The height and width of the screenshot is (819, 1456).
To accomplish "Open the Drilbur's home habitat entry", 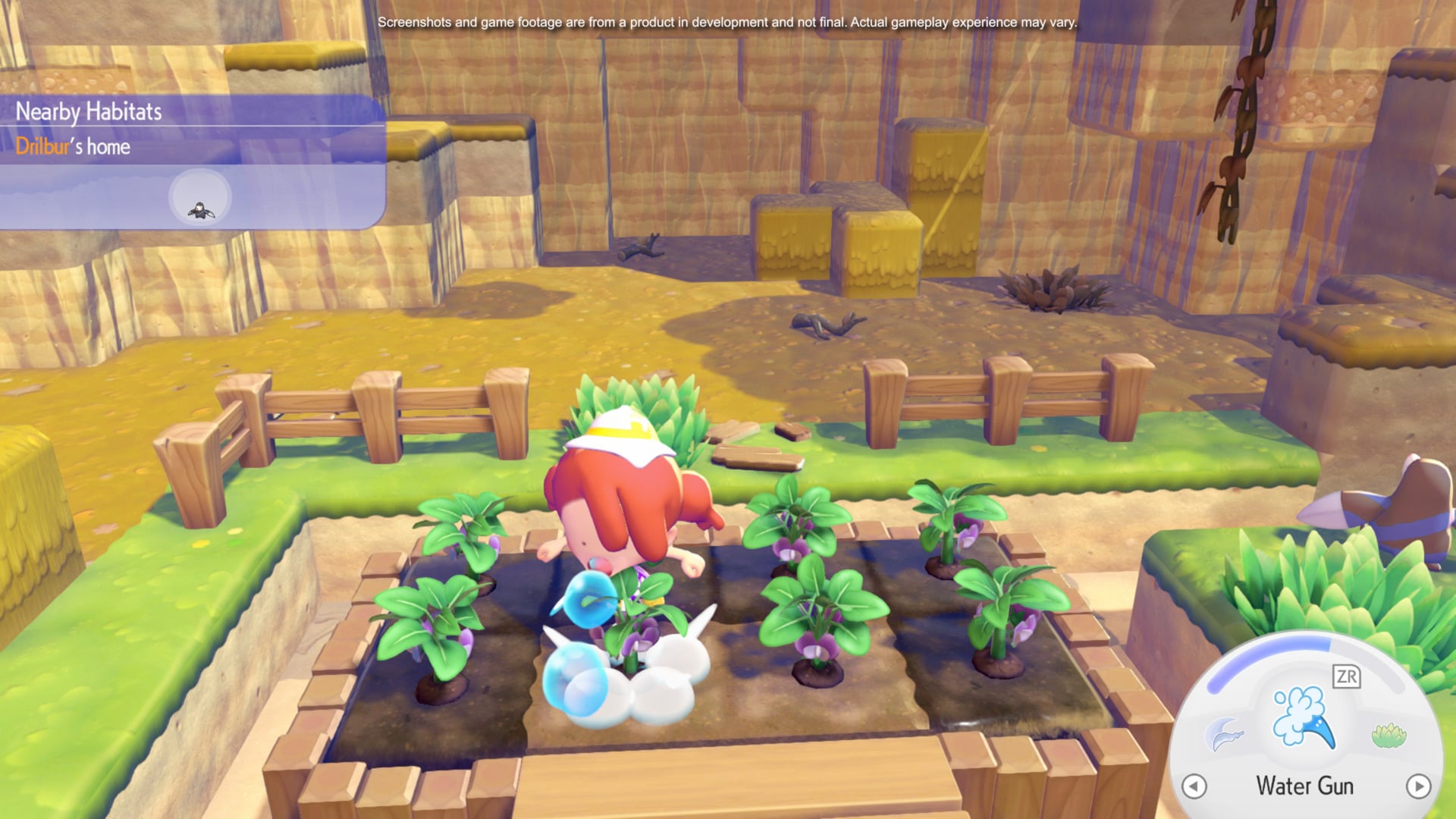I will pos(74,147).
